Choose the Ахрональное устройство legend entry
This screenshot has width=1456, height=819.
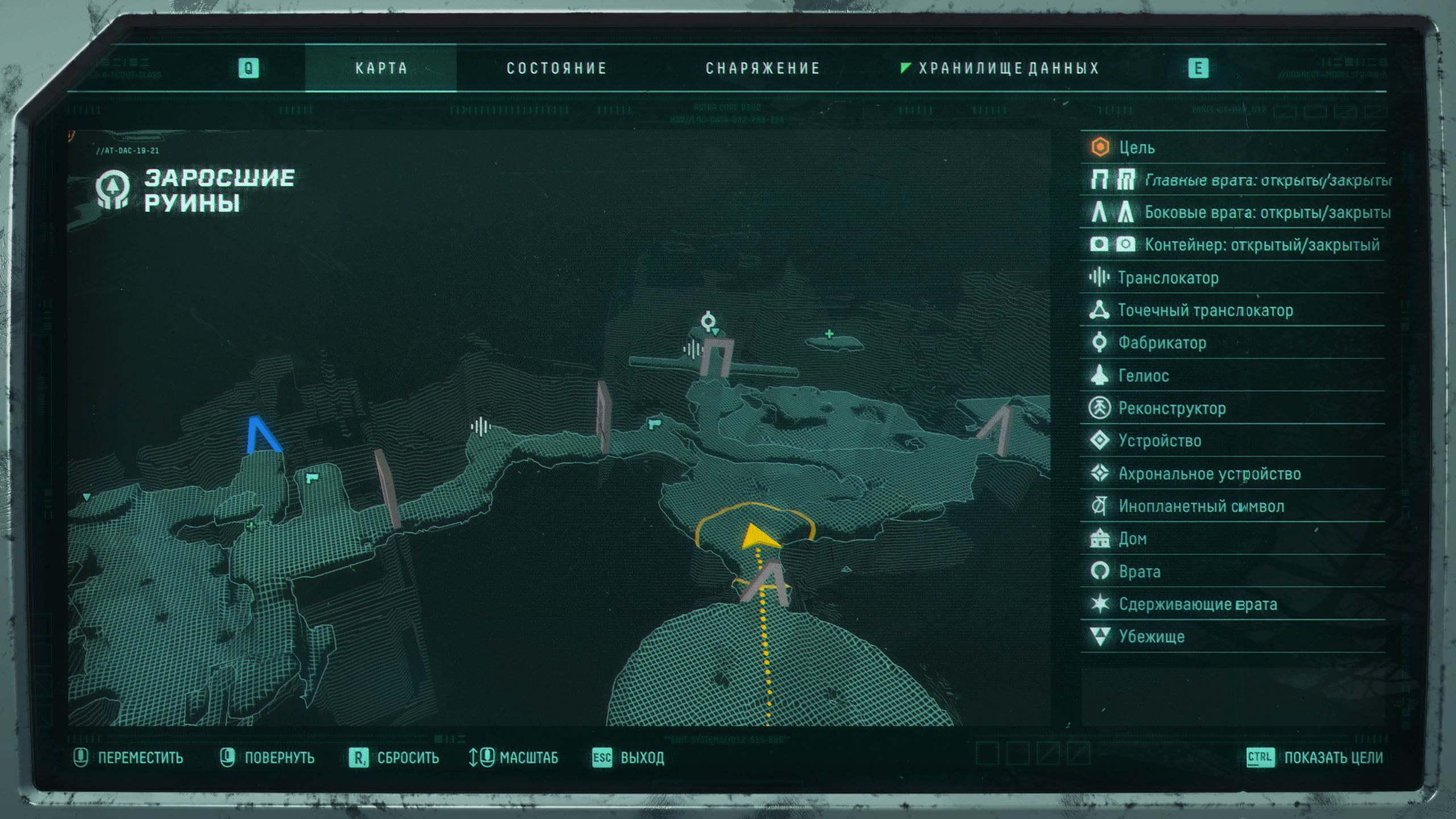point(1209,474)
